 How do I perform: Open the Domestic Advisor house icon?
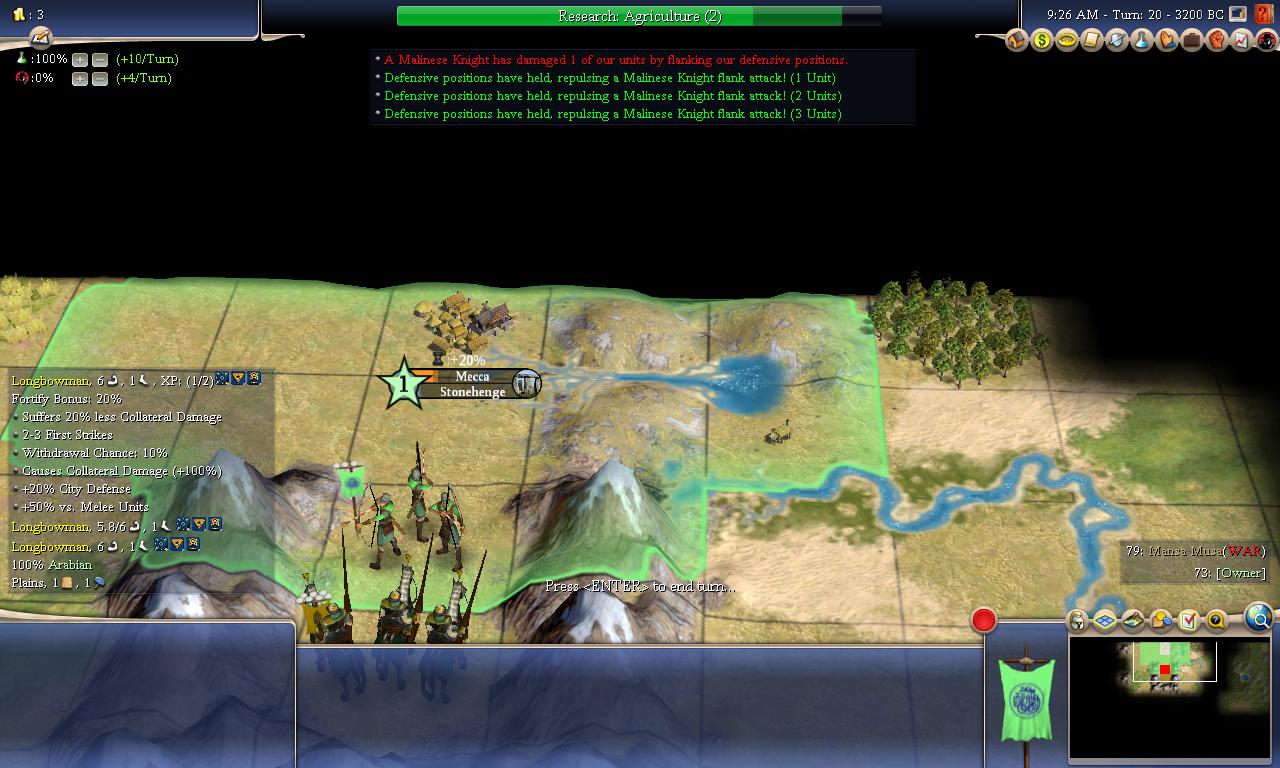pyautogui.click(x=1017, y=41)
